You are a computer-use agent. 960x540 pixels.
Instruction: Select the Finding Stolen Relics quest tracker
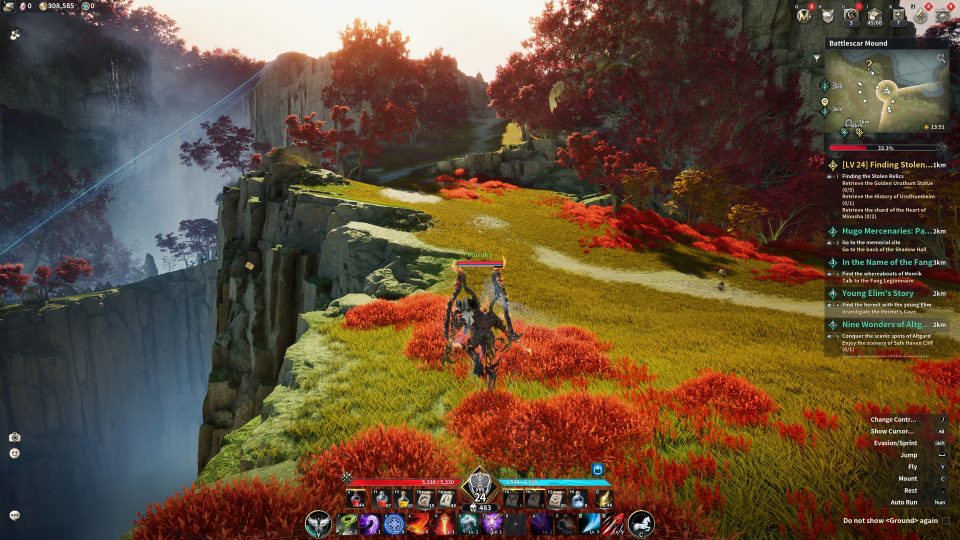point(880,164)
